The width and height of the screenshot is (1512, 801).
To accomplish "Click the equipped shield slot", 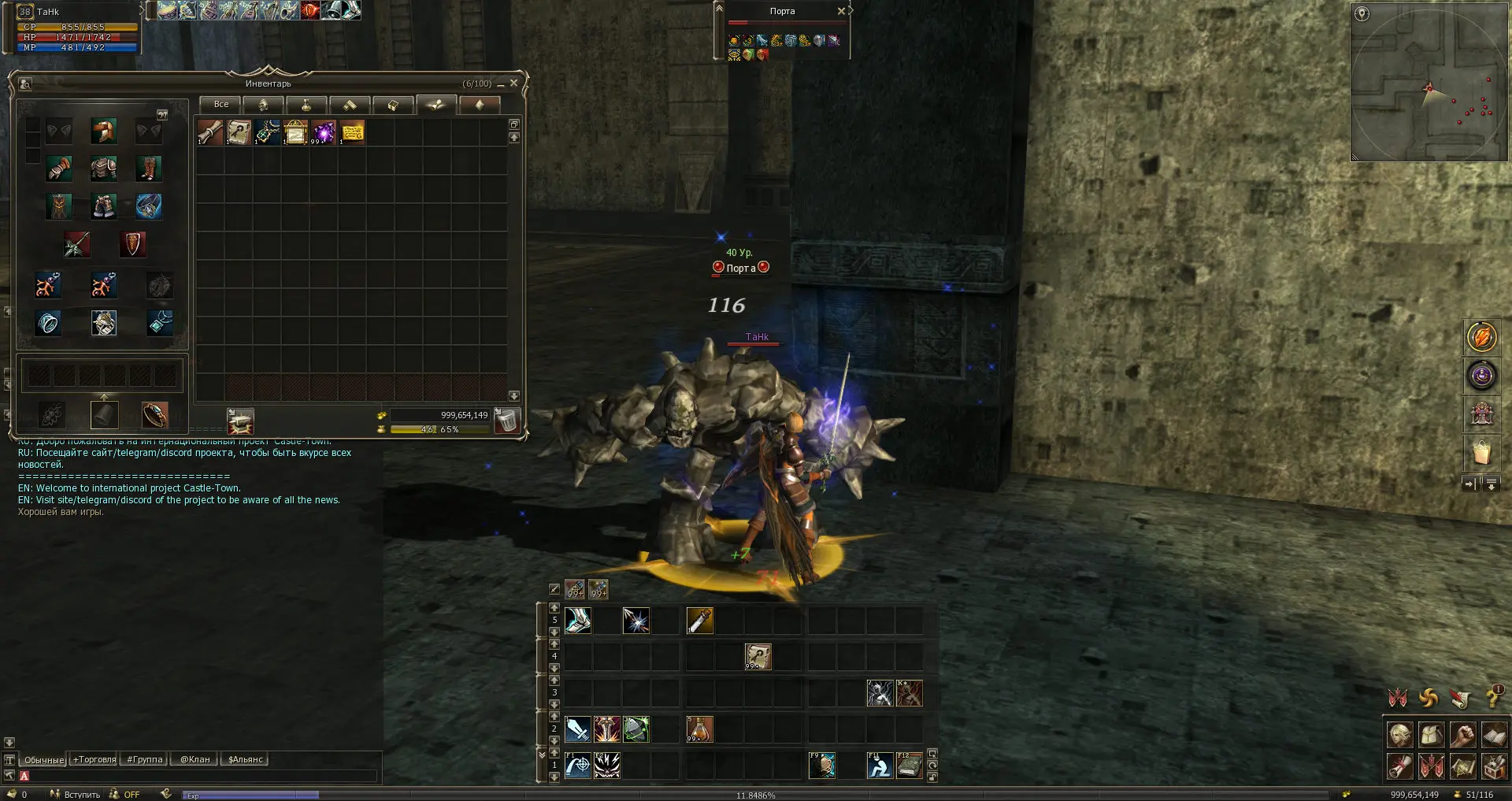I will click(x=132, y=245).
